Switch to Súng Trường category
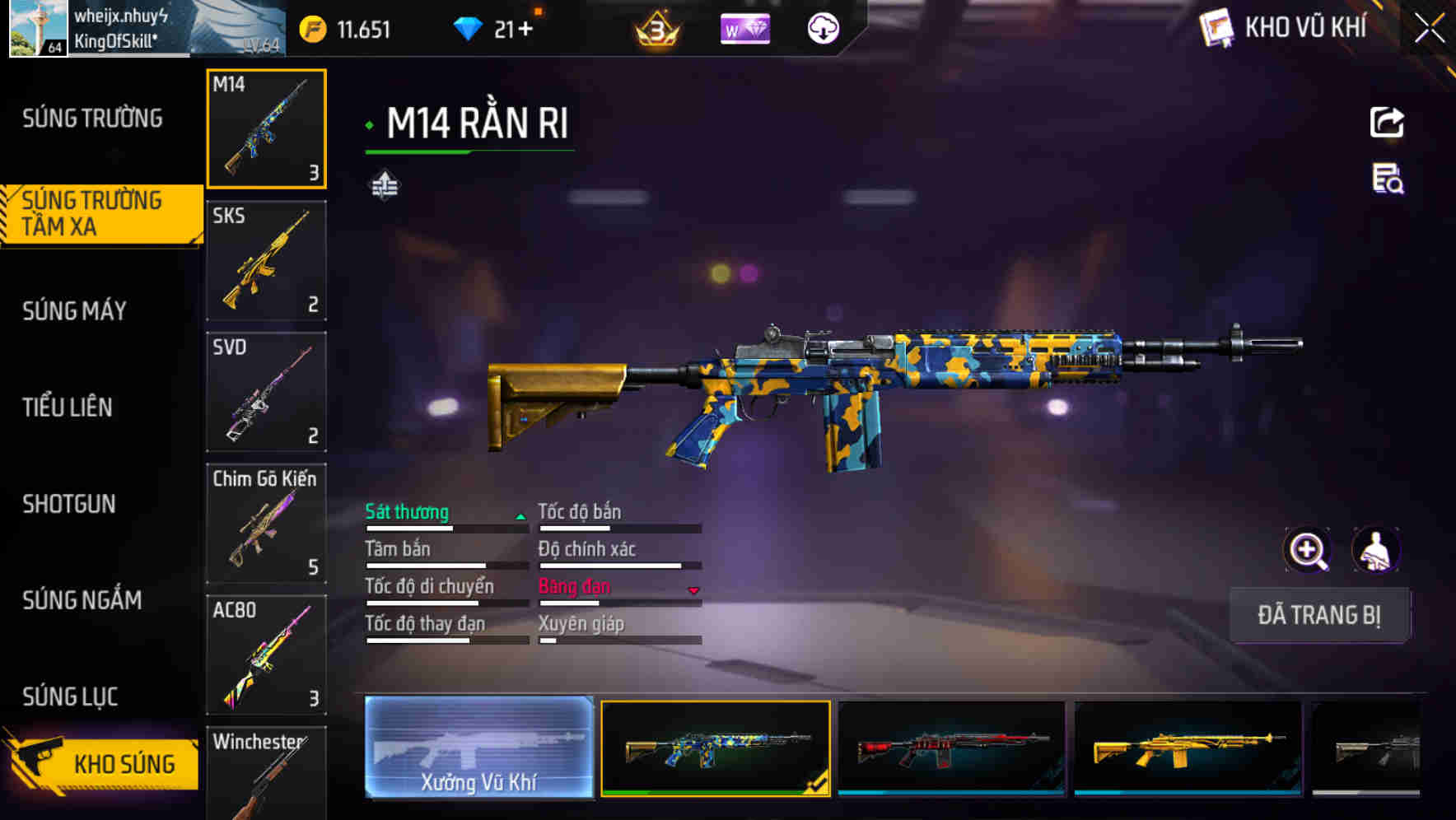 tap(92, 119)
